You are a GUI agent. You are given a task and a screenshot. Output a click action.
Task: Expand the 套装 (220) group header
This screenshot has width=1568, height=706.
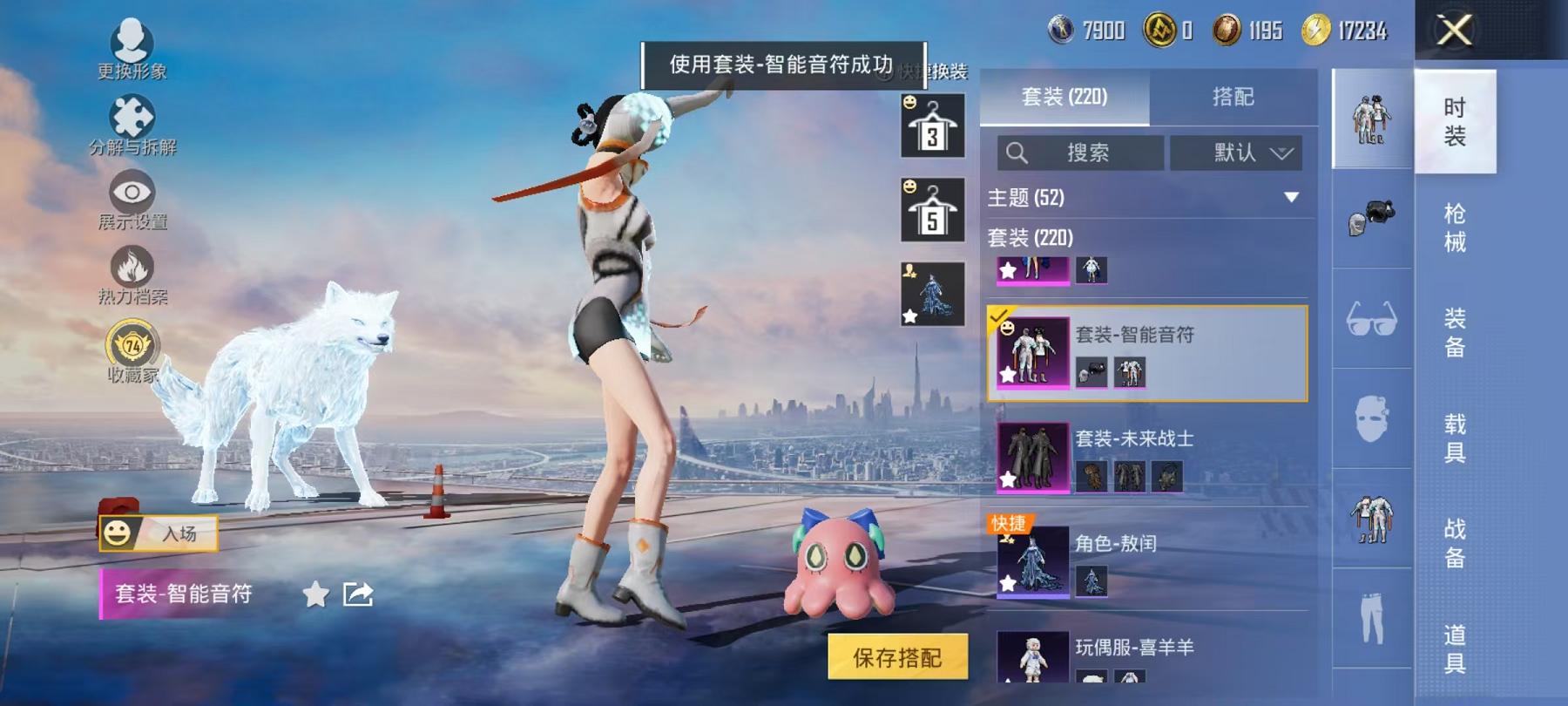coord(1031,237)
